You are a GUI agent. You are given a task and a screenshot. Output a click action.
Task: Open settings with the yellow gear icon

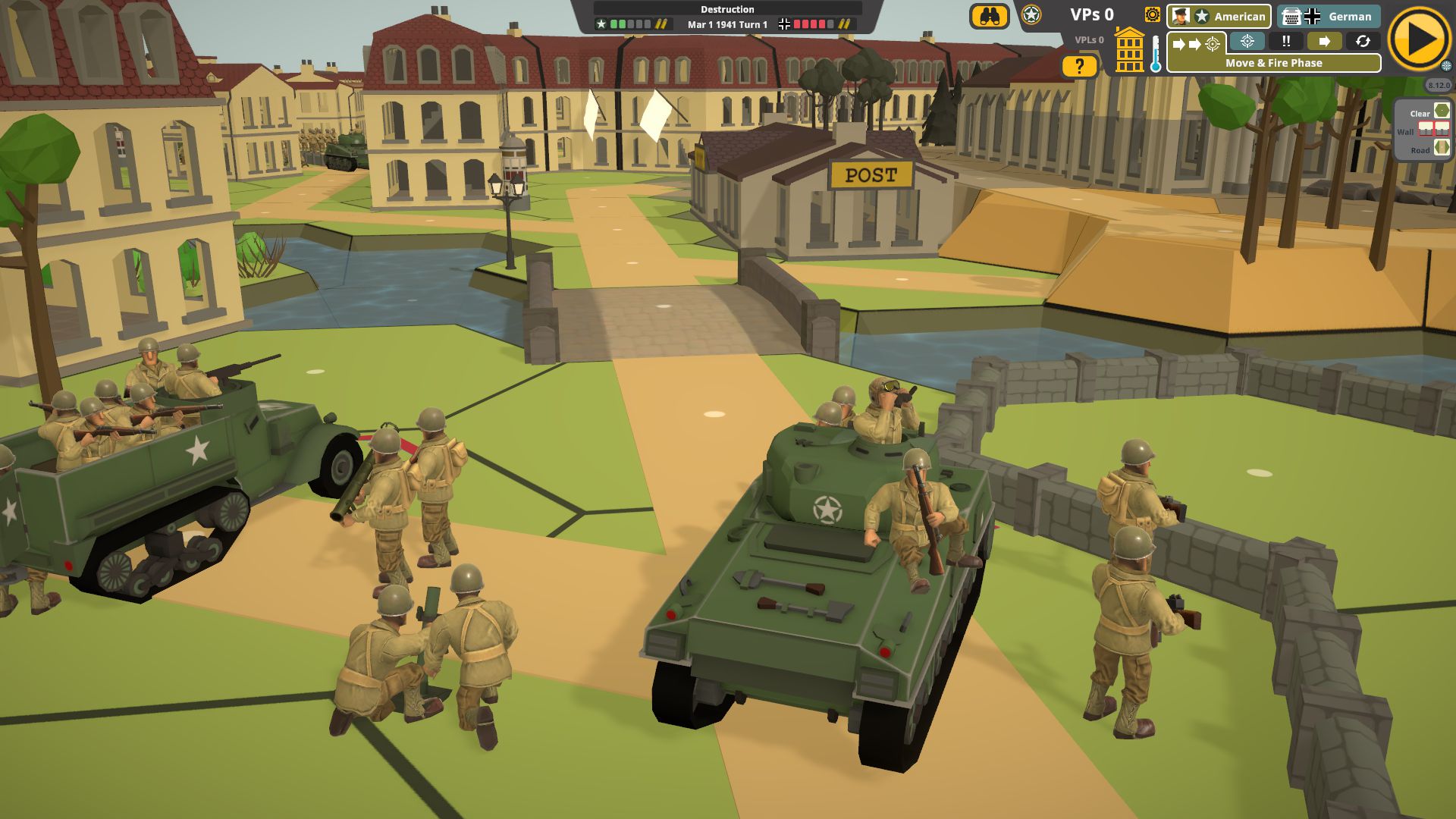click(x=1152, y=15)
